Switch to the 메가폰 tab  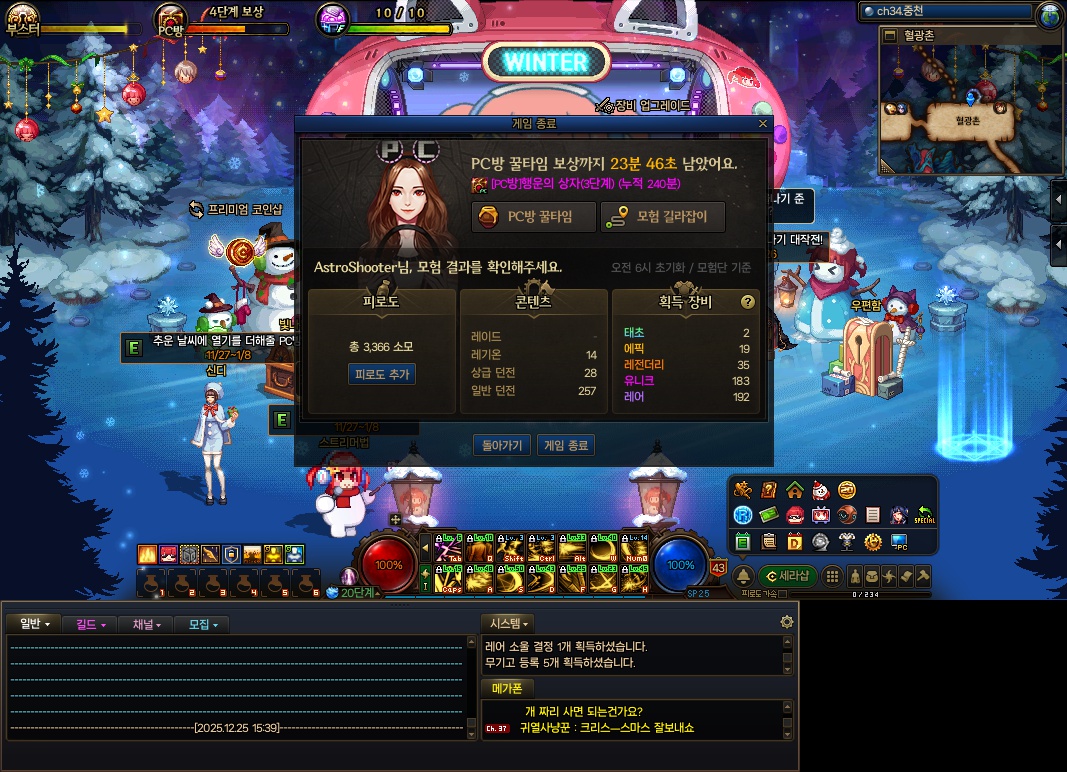pyautogui.click(x=508, y=688)
